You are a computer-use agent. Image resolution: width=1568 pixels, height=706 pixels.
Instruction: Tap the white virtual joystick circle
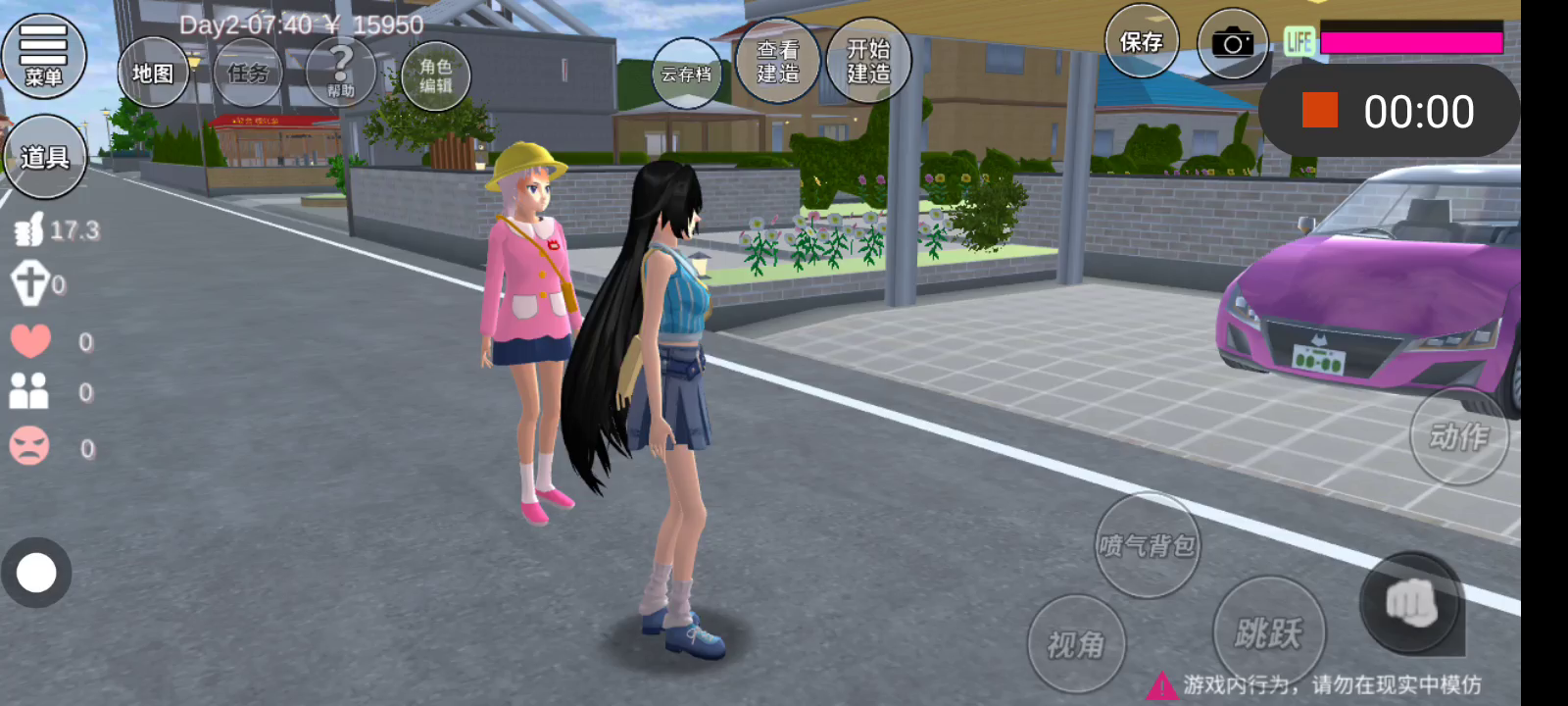37,573
